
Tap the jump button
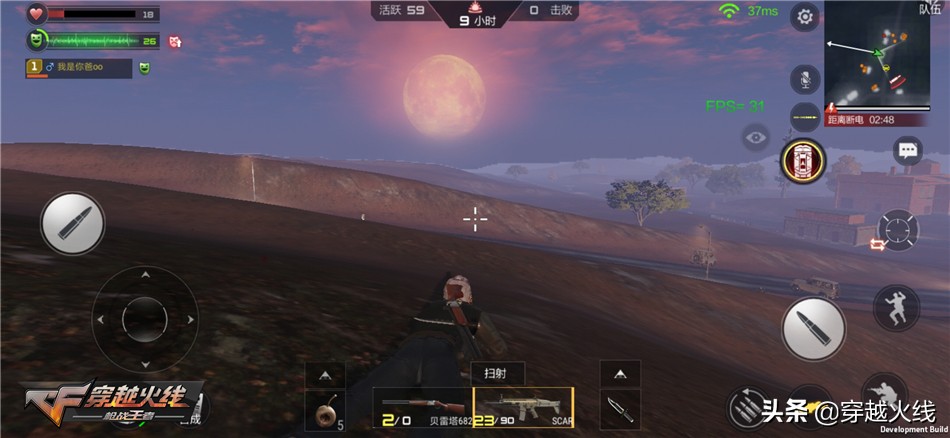pyautogui.click(x=896, y=306)
